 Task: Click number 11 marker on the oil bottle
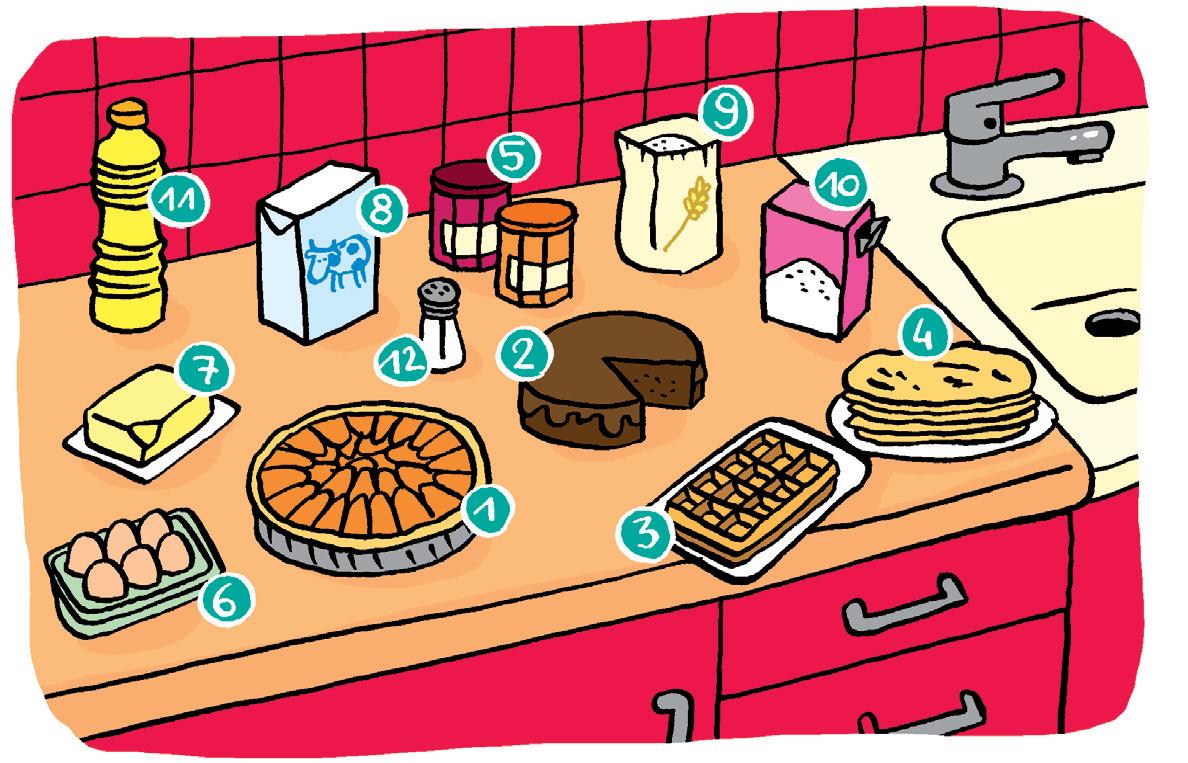click(175, 203)
